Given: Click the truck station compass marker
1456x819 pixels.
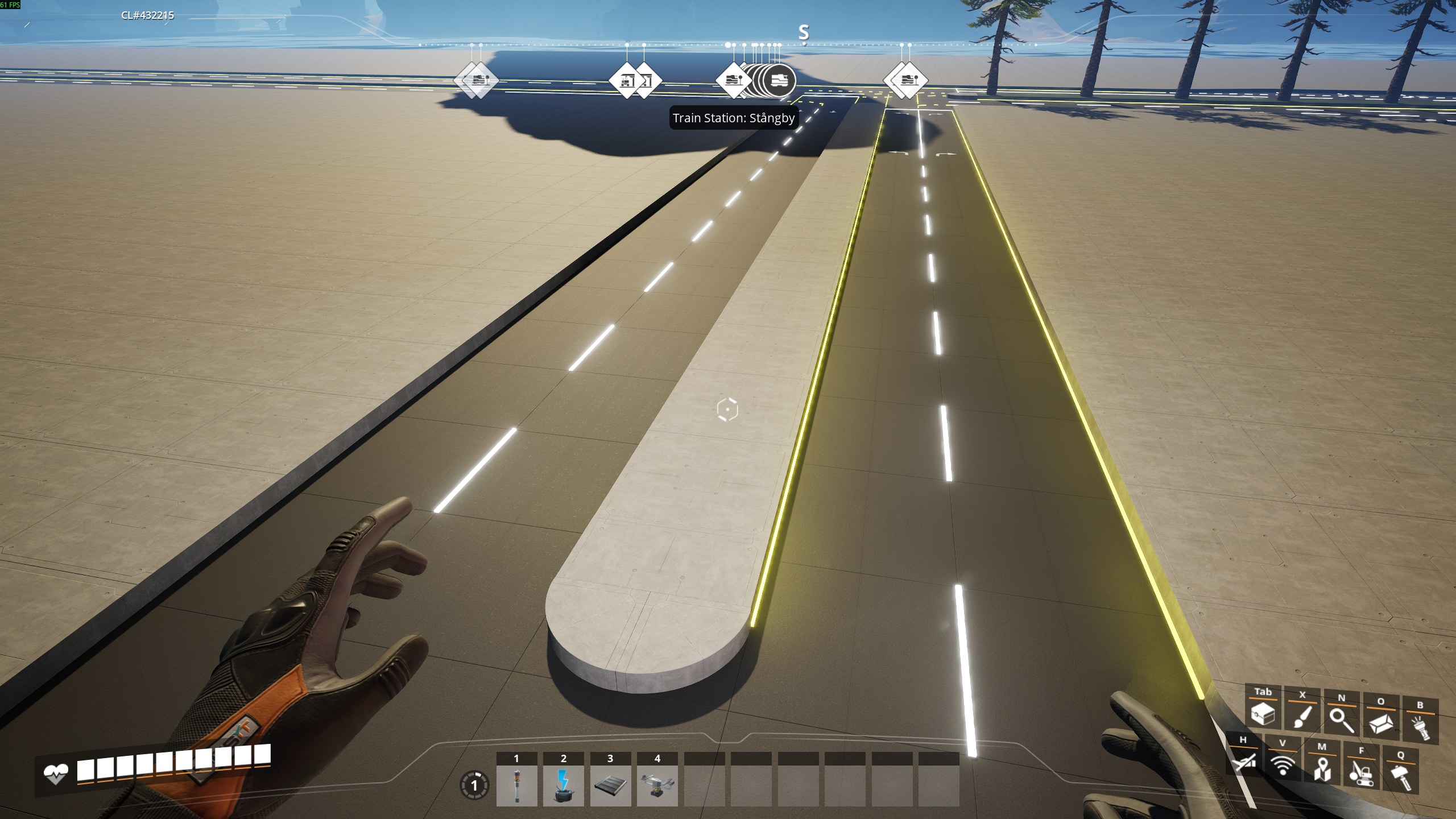Looking at the screenshot, I should coord(627,81).
